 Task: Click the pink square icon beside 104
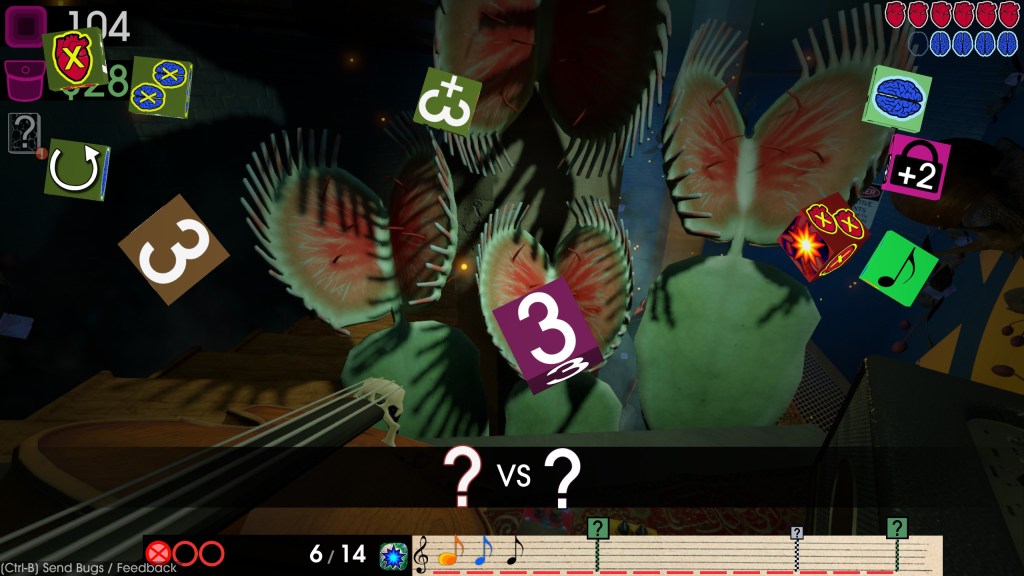[x=27, y=25]
